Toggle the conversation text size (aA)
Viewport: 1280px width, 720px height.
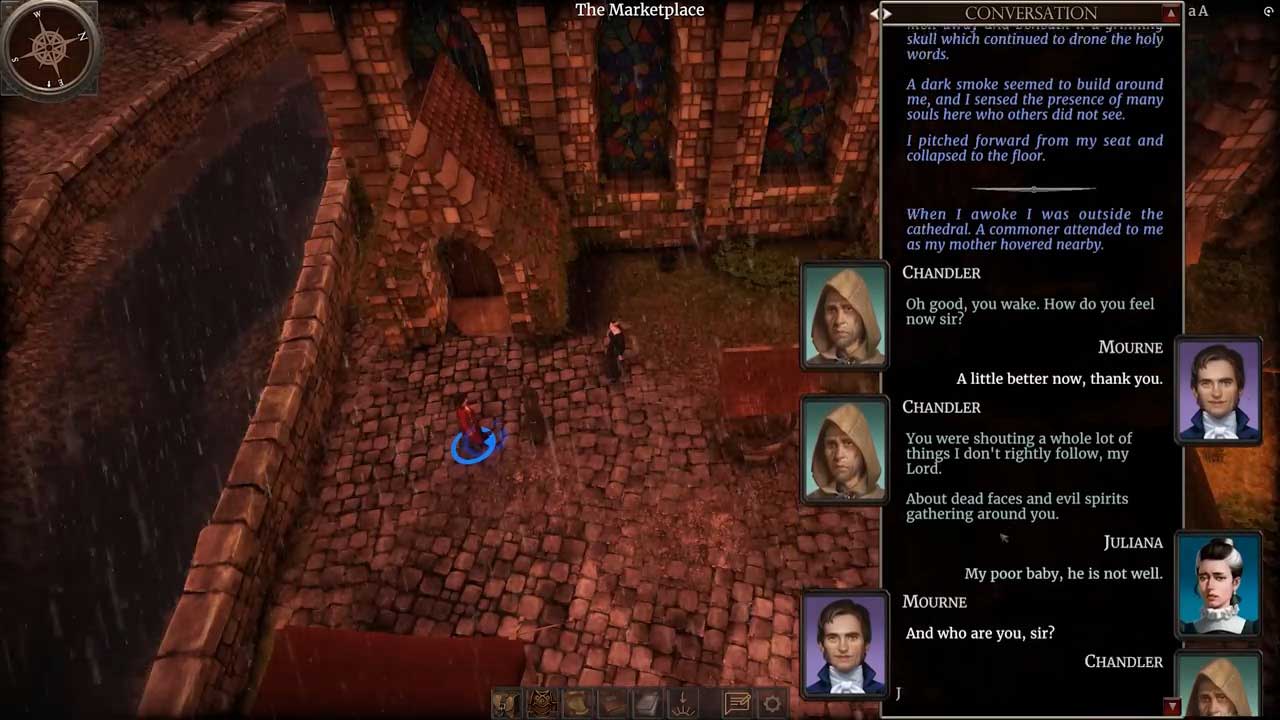click(1198, 11)
